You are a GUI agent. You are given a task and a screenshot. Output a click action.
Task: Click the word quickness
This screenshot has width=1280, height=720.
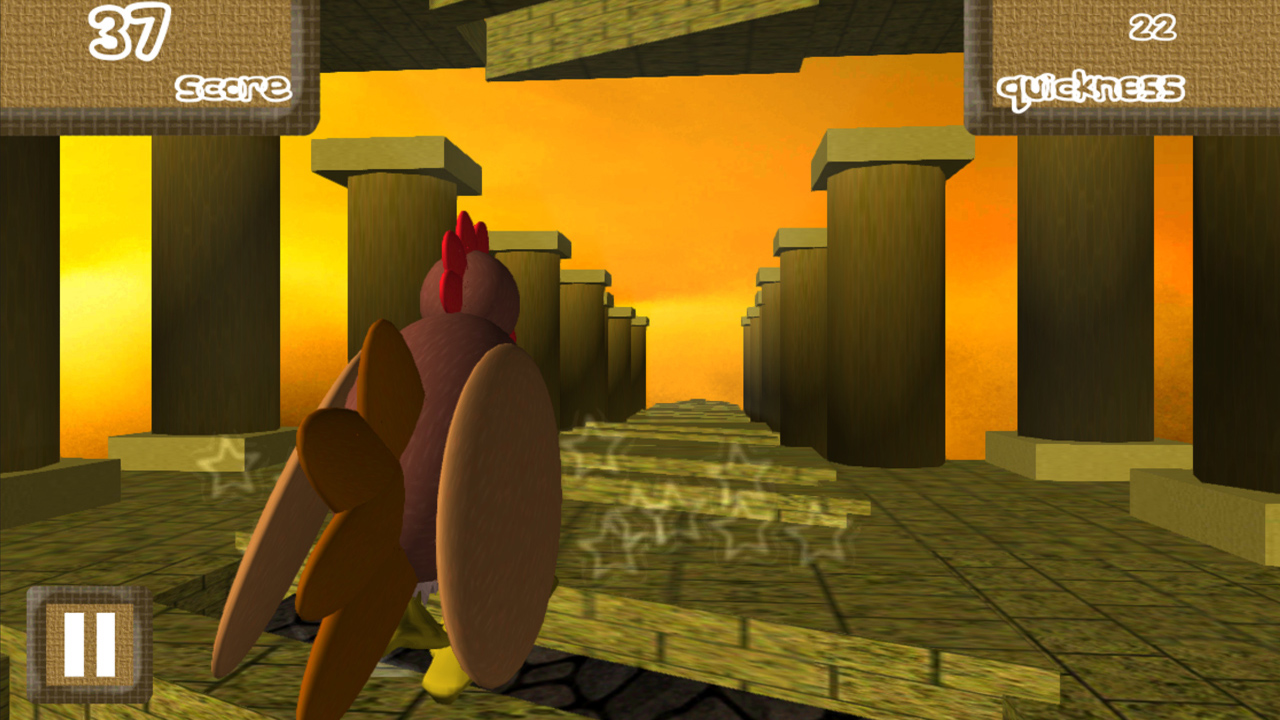point(1090,90)
